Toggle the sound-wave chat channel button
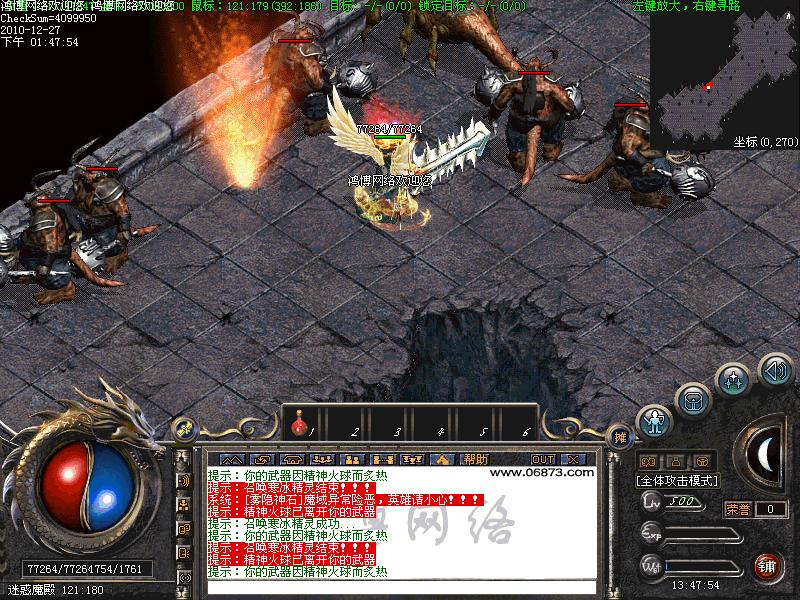Viewport: 800px width, 600px height. tap(185, 480)
